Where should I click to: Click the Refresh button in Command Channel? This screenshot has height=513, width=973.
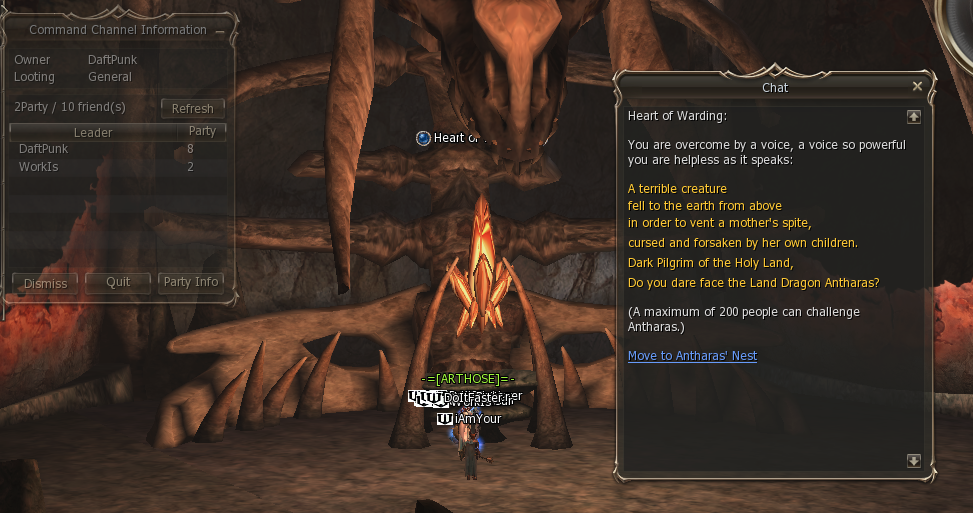pos(193,108)
